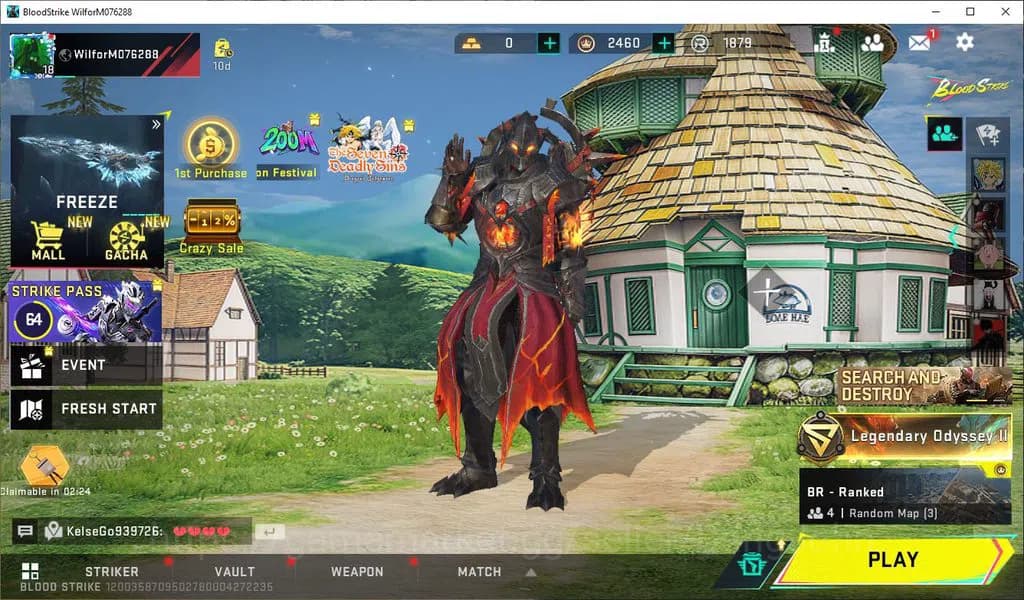Select the BR - Ranked mode panel
The image size is (1024, 600).
point(905,500)
